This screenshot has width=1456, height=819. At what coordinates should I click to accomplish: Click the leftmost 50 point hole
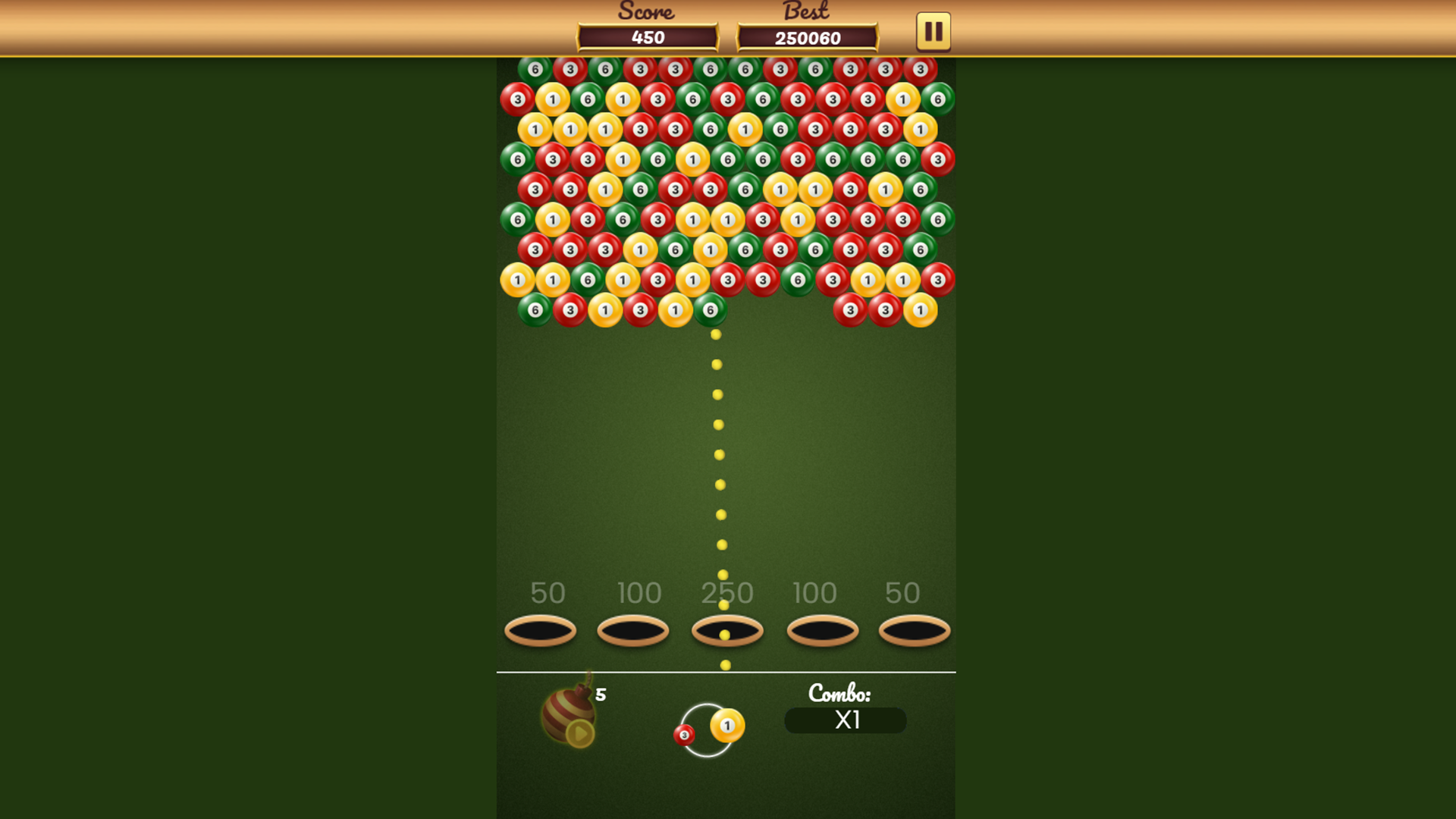click(x=540, y=631)
